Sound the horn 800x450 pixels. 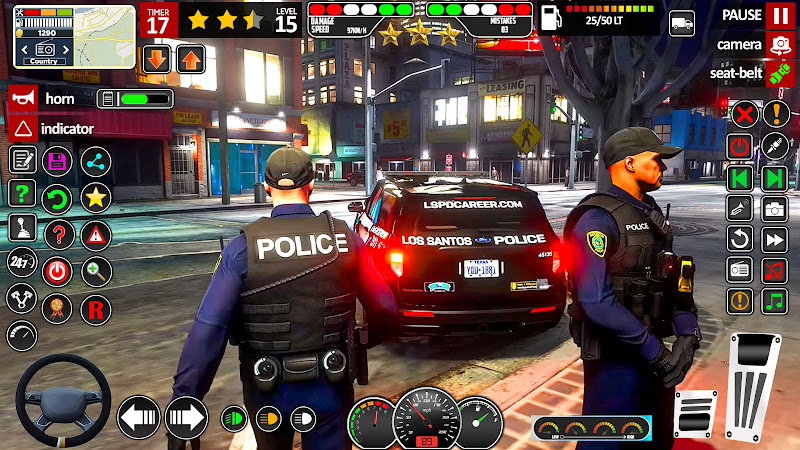coord(22,99)
